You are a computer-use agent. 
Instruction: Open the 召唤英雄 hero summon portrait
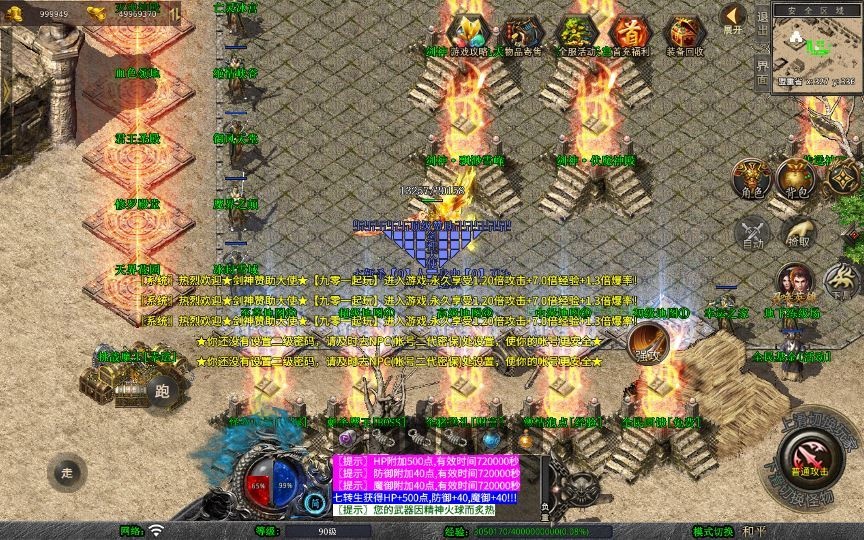[795, 283]
